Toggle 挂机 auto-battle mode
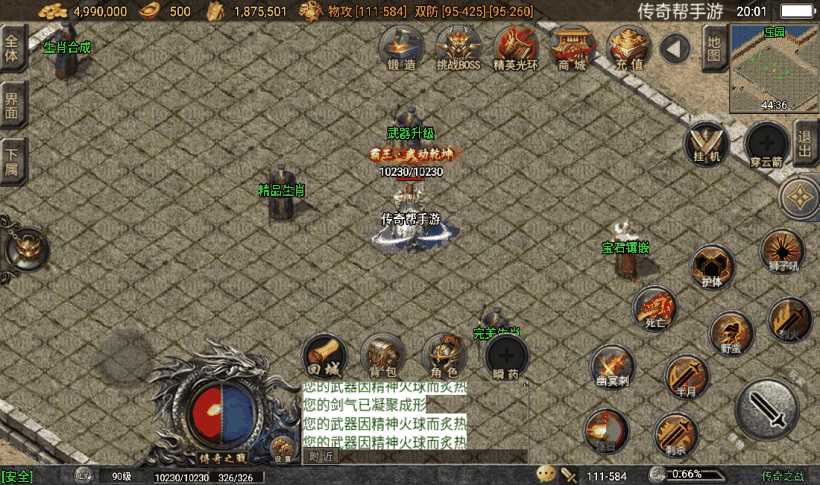Screen dimensions: 820x485 point(707,143)
